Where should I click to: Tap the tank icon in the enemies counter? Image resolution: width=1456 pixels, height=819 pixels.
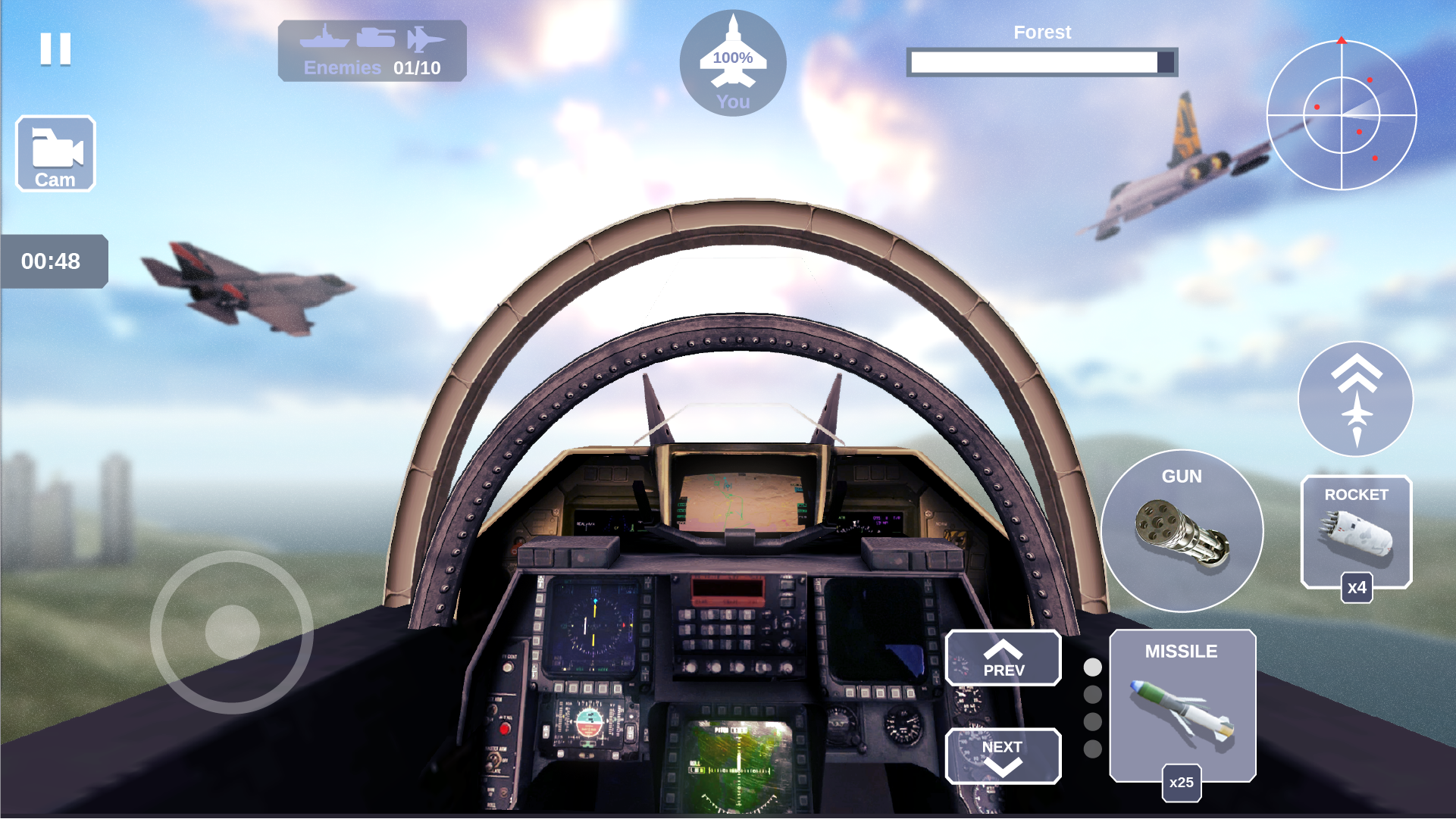pyautogui.click(x=377, y=38)
